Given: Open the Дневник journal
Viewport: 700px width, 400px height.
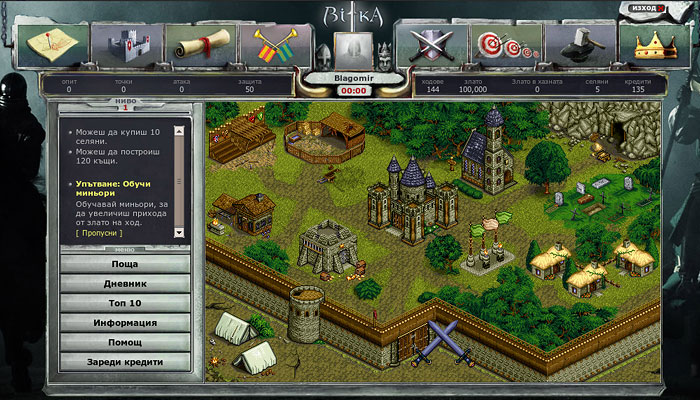Looking at the screenshot, I should (x=125, y=284).
